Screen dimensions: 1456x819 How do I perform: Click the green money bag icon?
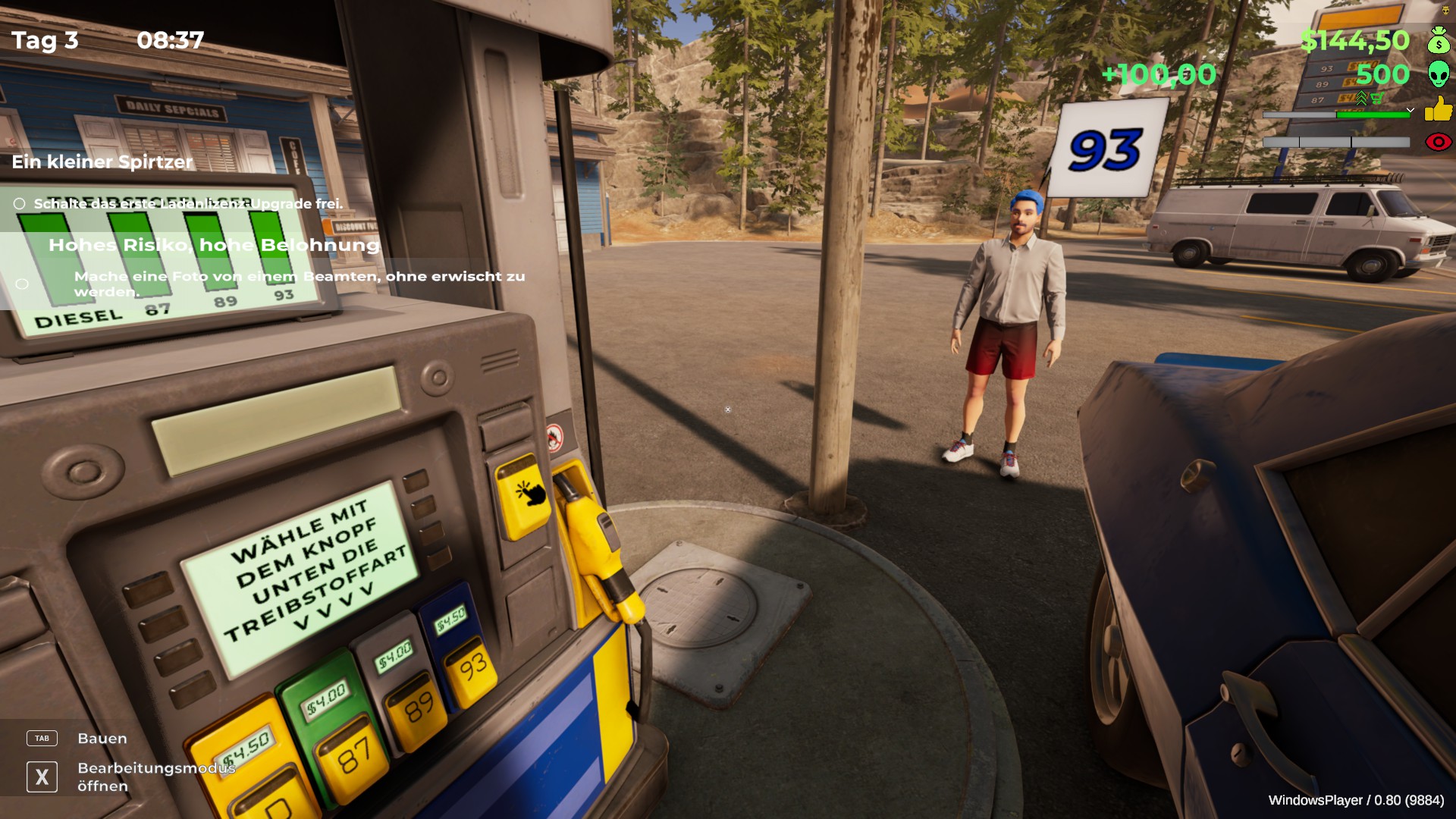point(1439,39)
